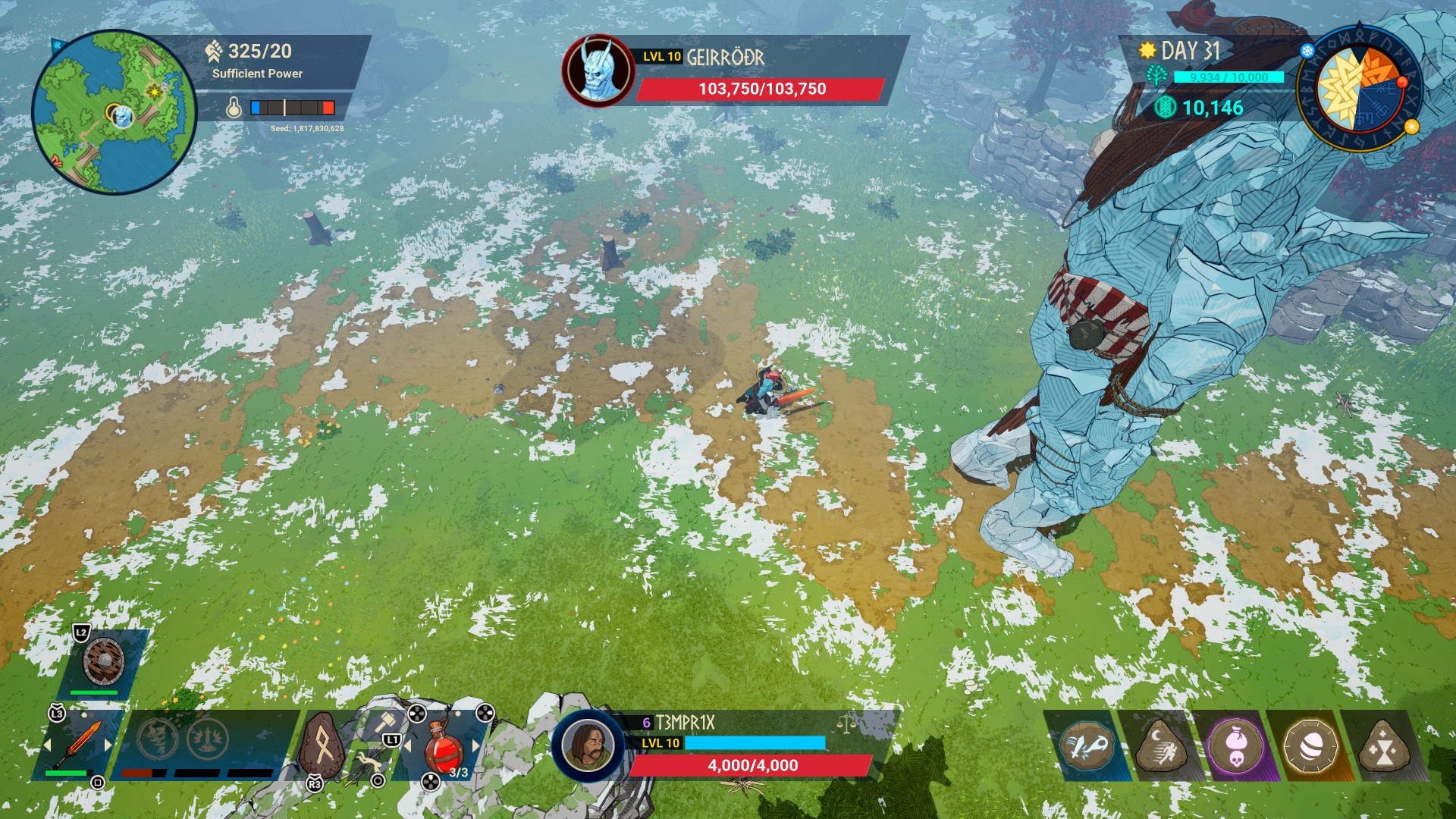Select the sword and hook rune

tap(1085, 747)
